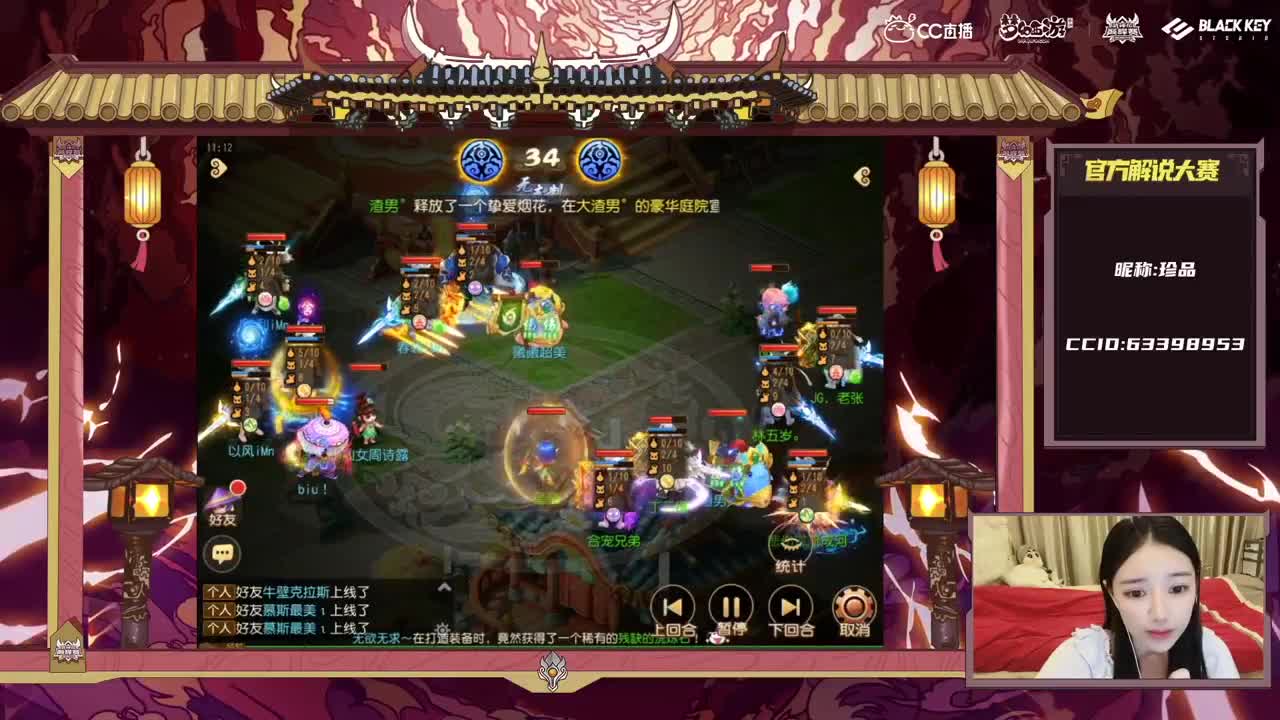Cancel auto-battle with the 取消 gear button
Image resolution: width=1280 pixels, height=720 pixels.
[x=851, y=606]
